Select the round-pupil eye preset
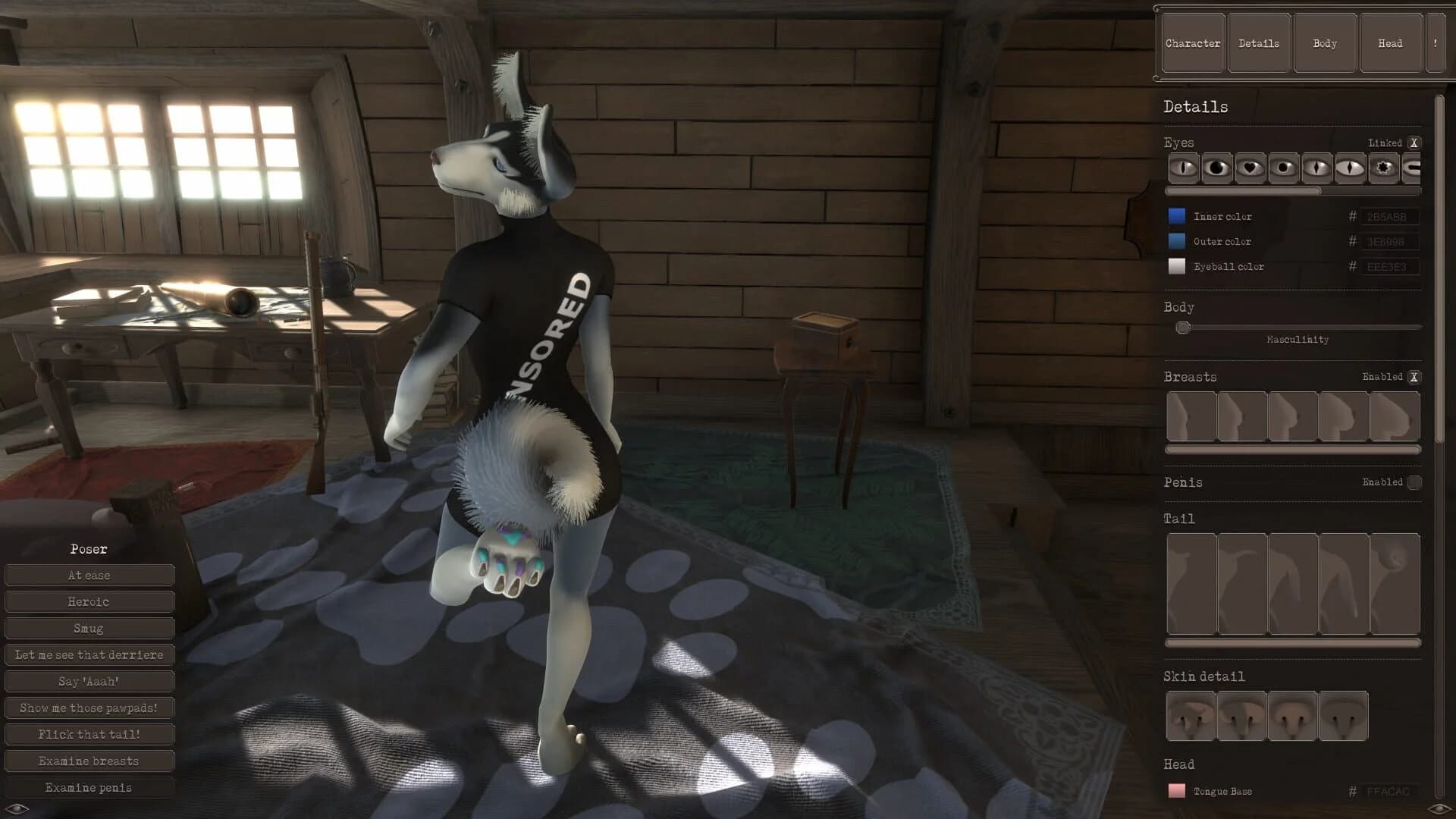This screenshot has height=819, width=1456. (x=1282, y=168)
